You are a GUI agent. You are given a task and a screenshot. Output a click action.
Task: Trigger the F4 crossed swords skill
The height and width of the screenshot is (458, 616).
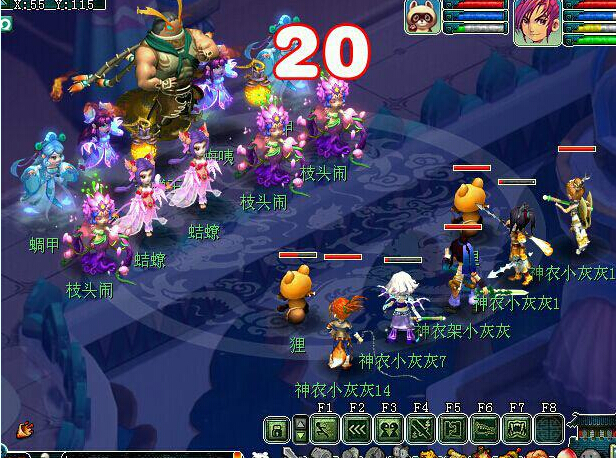421,430
